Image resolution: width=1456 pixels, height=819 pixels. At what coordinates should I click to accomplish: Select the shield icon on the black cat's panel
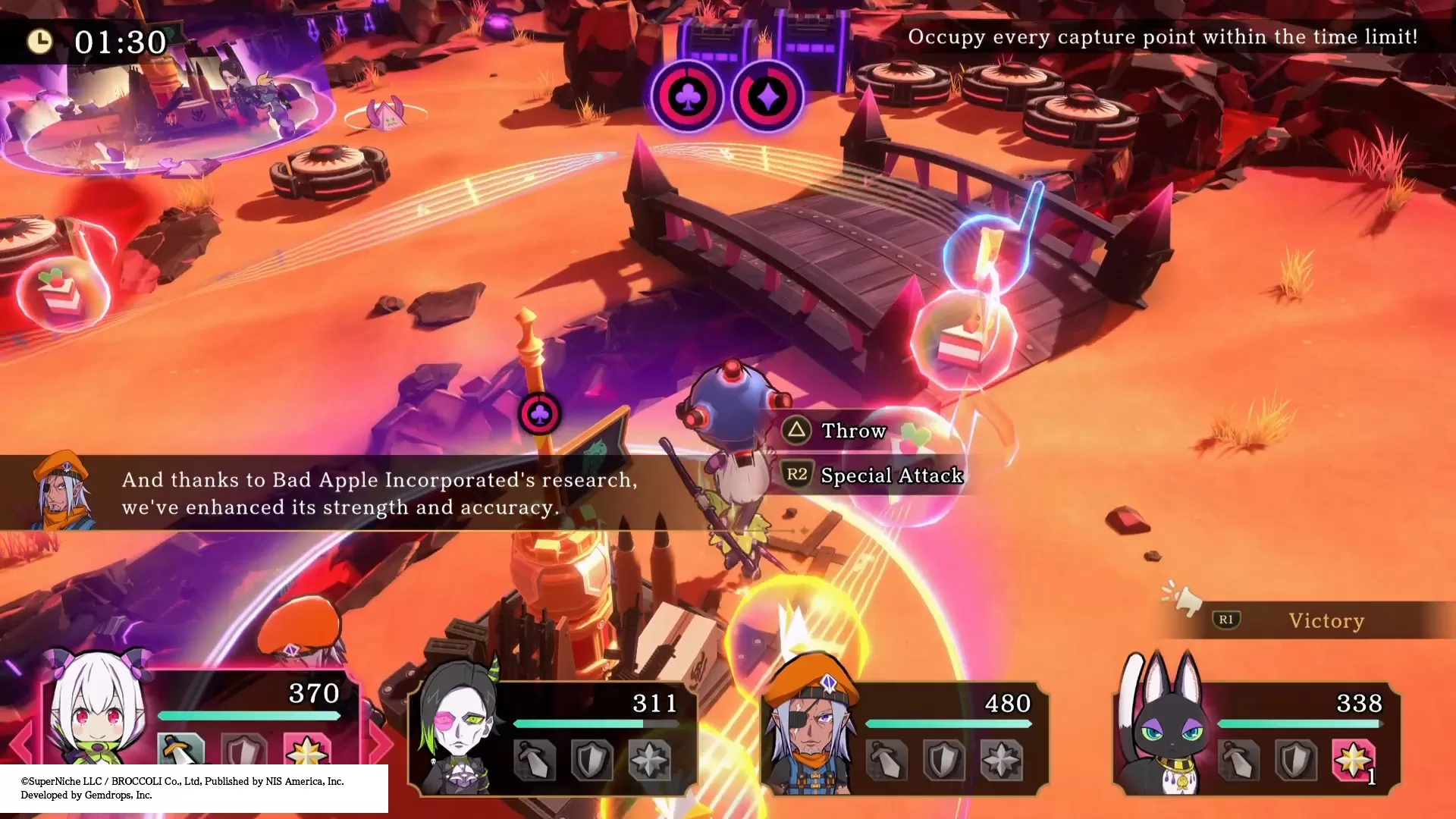pyautogui.click(x=1296, y=760)
